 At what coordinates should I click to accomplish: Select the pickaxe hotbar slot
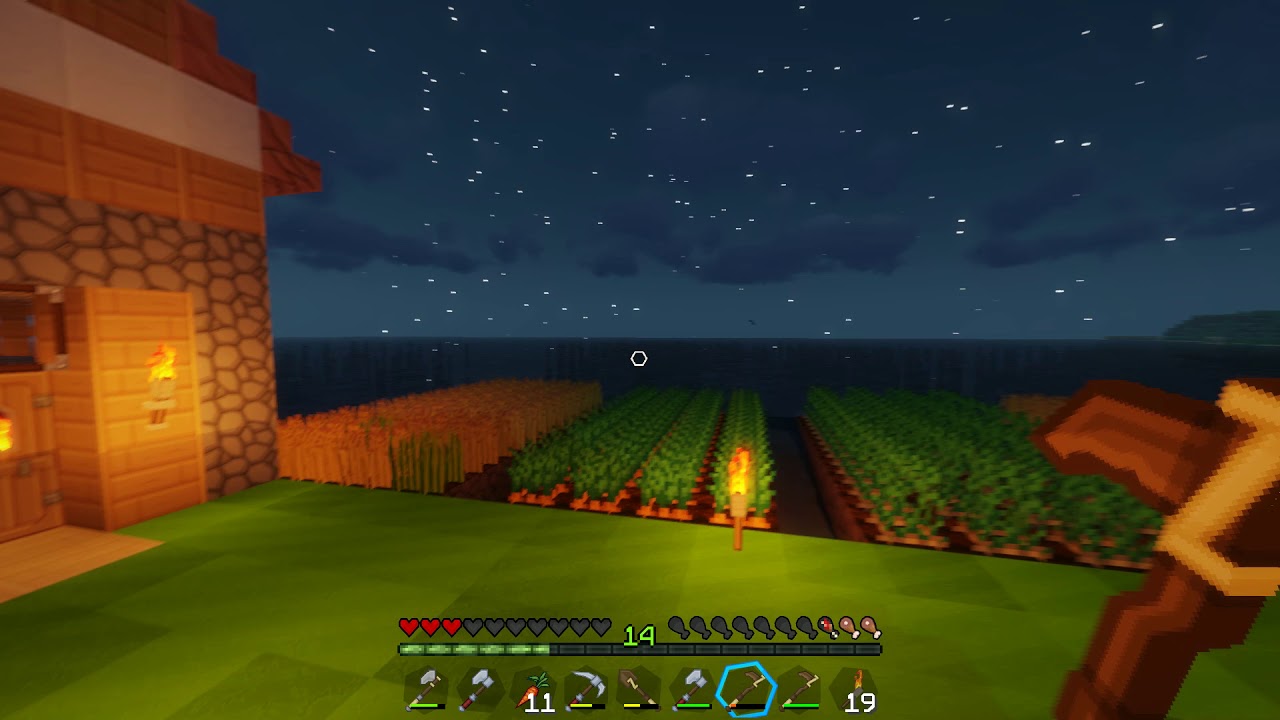point(585,689)
